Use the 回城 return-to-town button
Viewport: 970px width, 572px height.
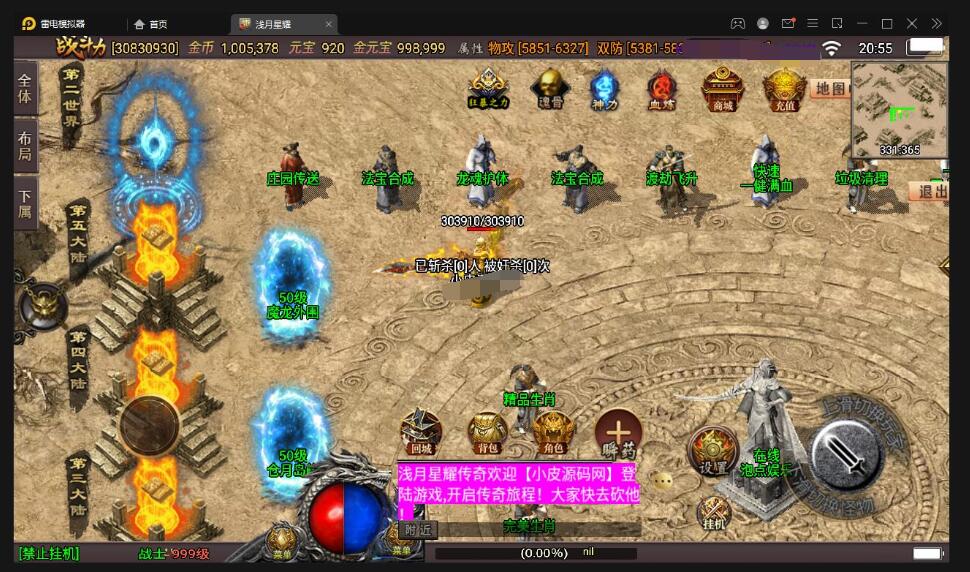[421, 431]
